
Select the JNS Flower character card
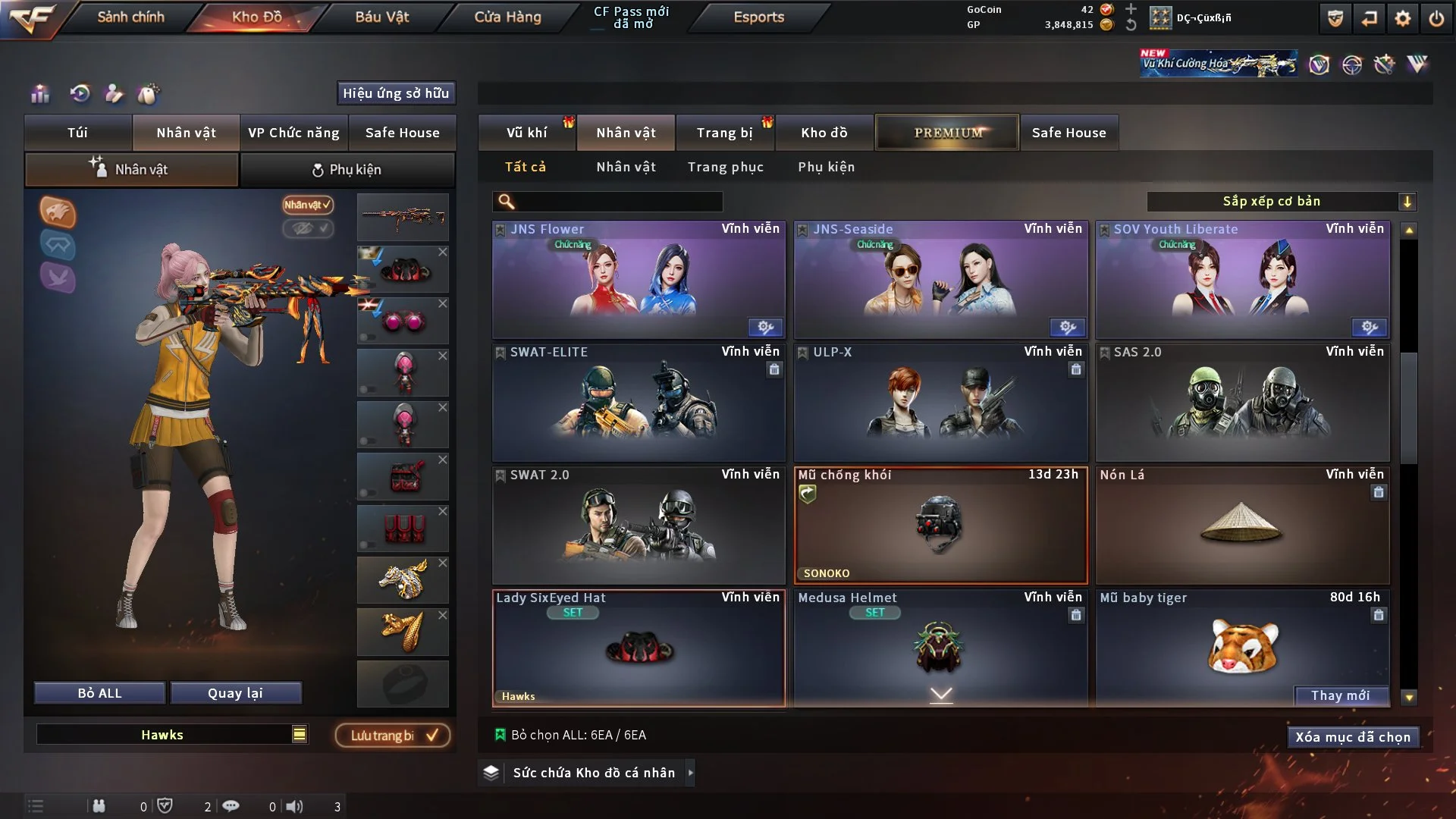click(639, 279)
